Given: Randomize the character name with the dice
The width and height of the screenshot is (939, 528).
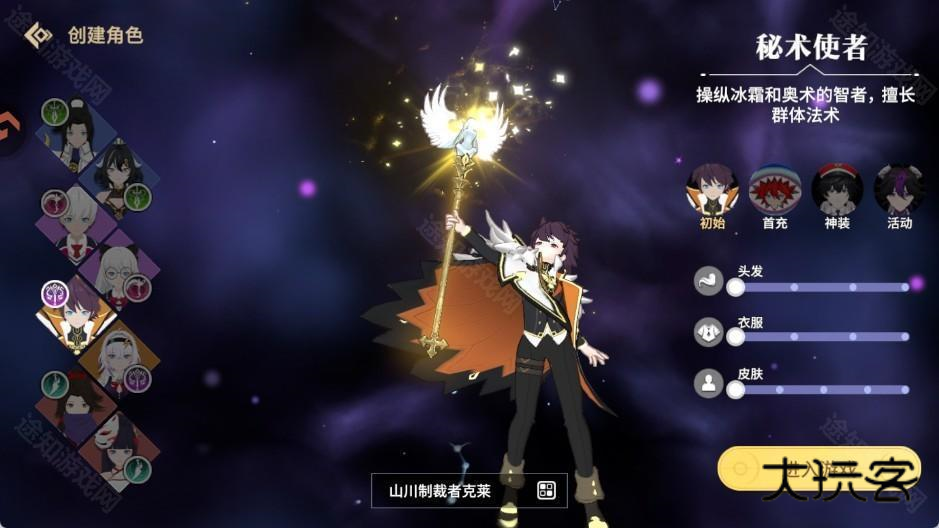Looking at the screenshot, I should pos(546,490).
